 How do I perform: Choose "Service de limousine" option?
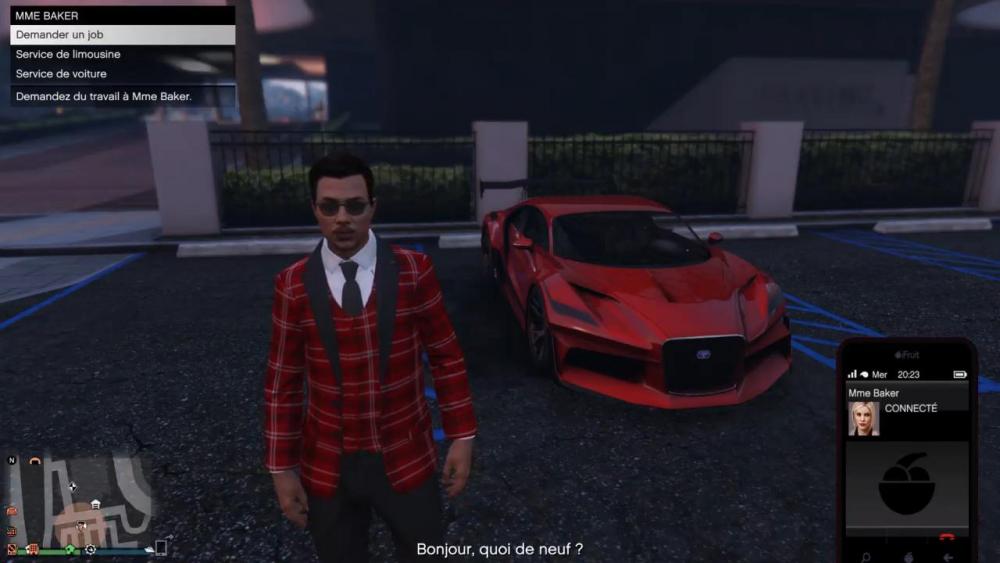(122, 54)
